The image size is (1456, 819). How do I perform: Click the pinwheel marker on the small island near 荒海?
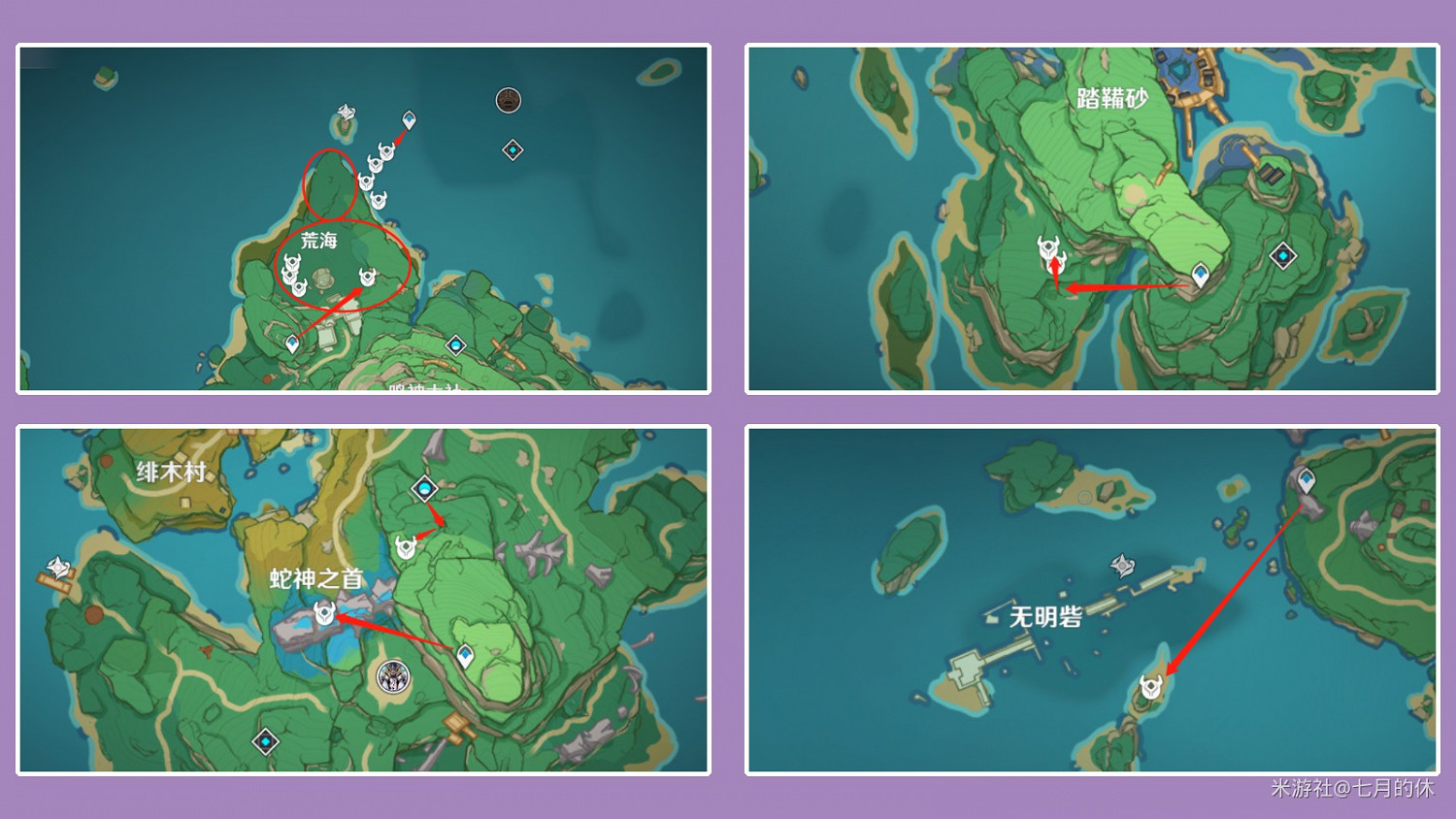click(346, 111)
